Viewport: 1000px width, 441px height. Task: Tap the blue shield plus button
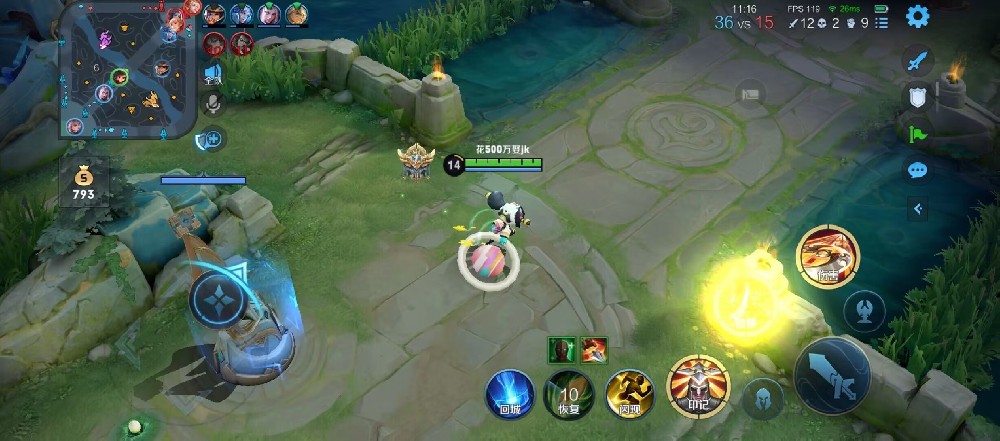pyautogui.click(x=211, y=140)
